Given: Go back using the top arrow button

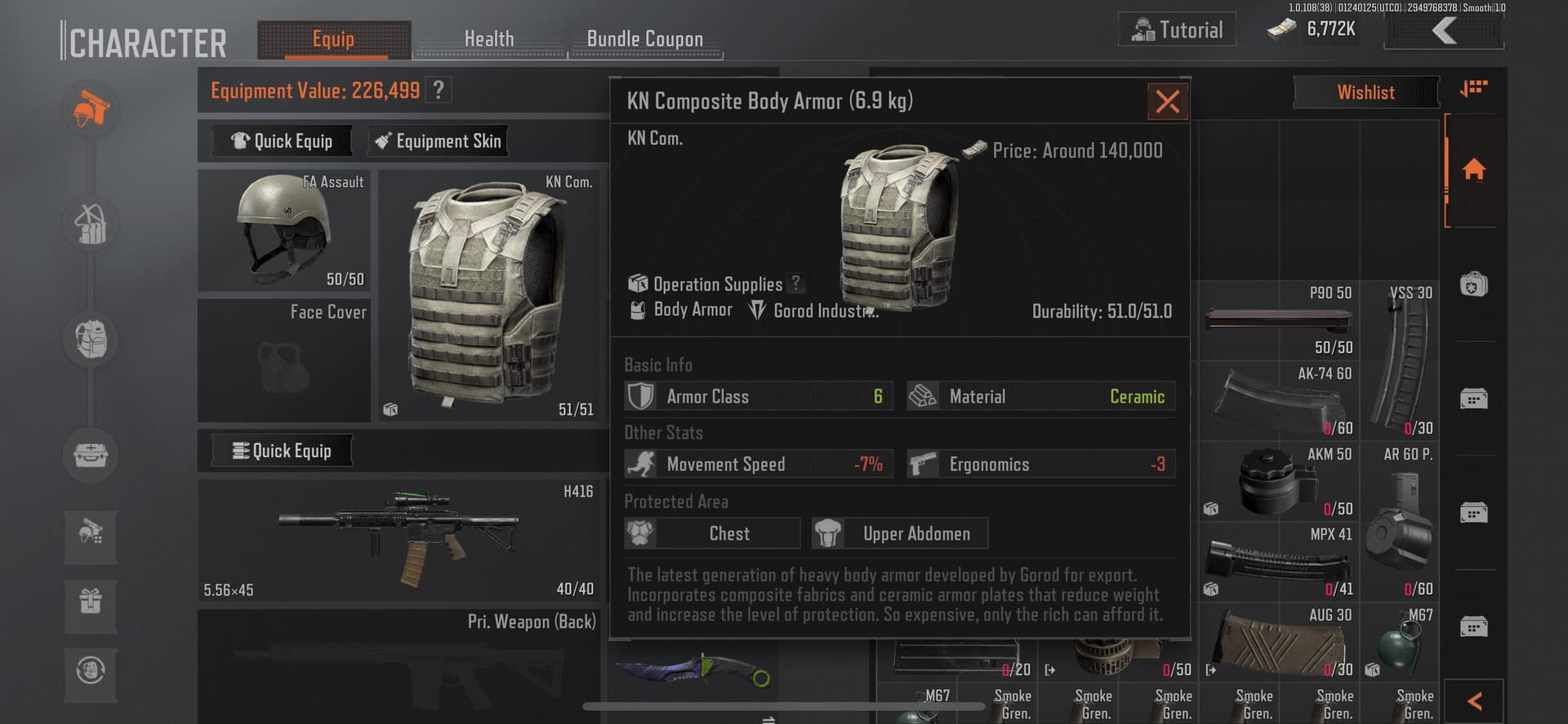Looking at the screenshot, I should (x=1444, y=31).
